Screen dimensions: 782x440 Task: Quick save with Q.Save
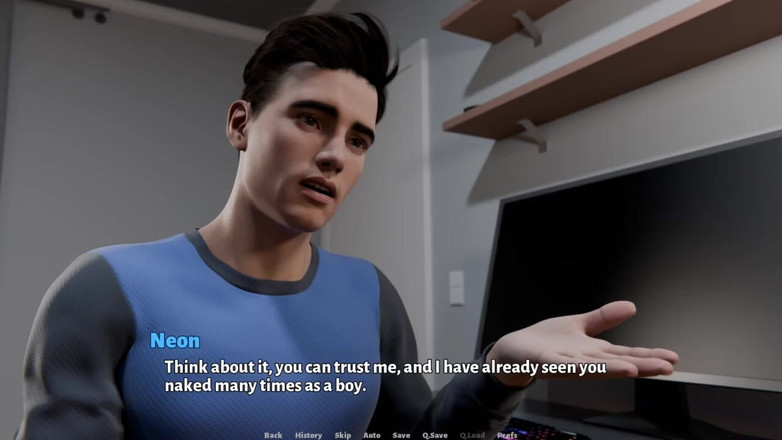coord(435,435)
